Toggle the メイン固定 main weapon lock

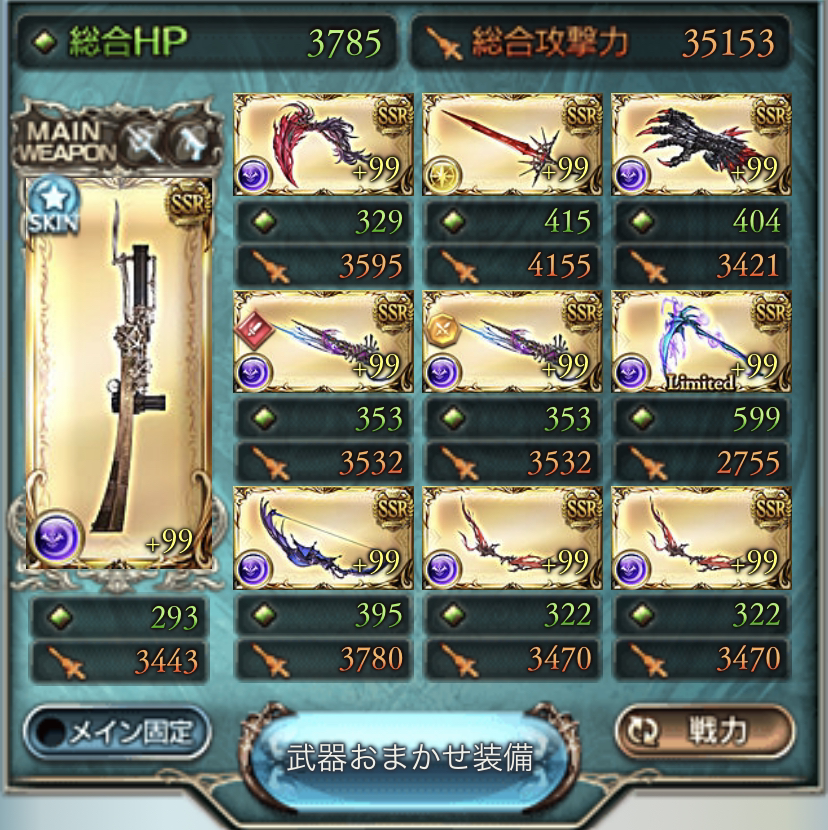[117, 734]
